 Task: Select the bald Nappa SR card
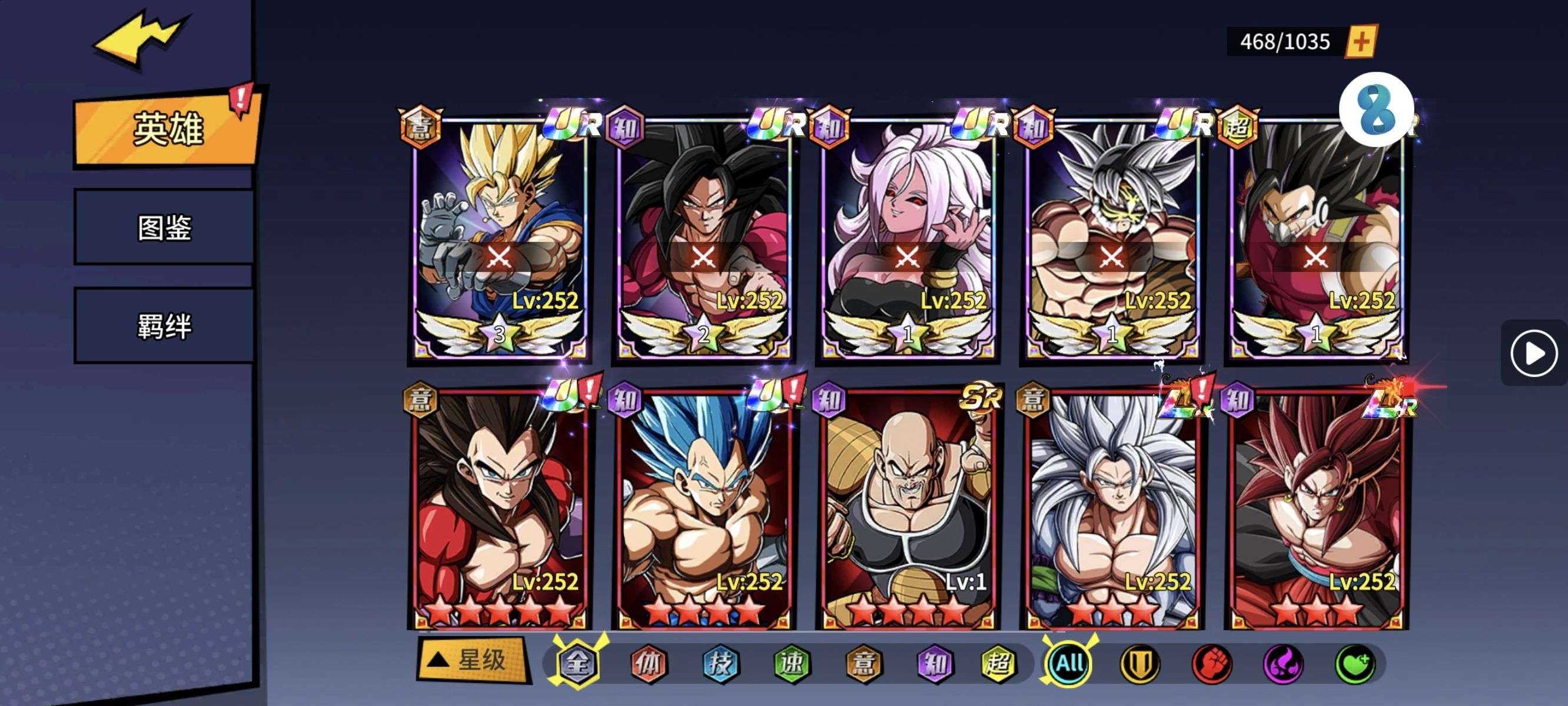pos(908,508)
